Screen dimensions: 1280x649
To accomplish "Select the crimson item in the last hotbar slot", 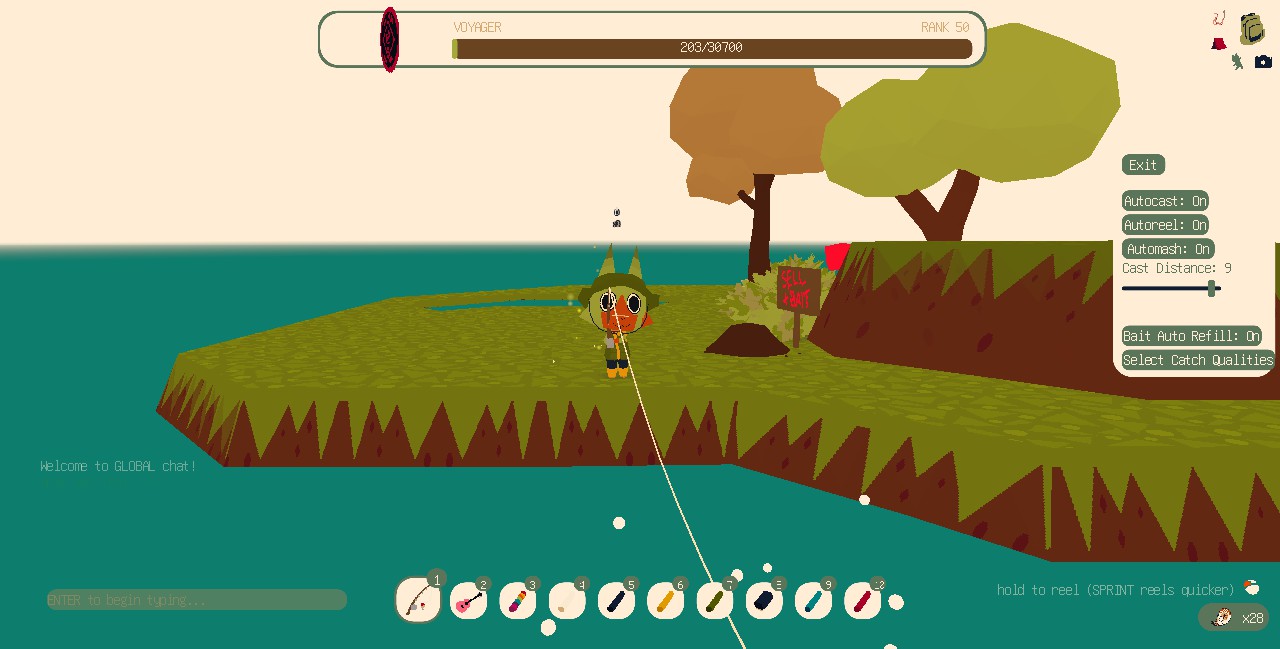I will click(x=862, y=602).
